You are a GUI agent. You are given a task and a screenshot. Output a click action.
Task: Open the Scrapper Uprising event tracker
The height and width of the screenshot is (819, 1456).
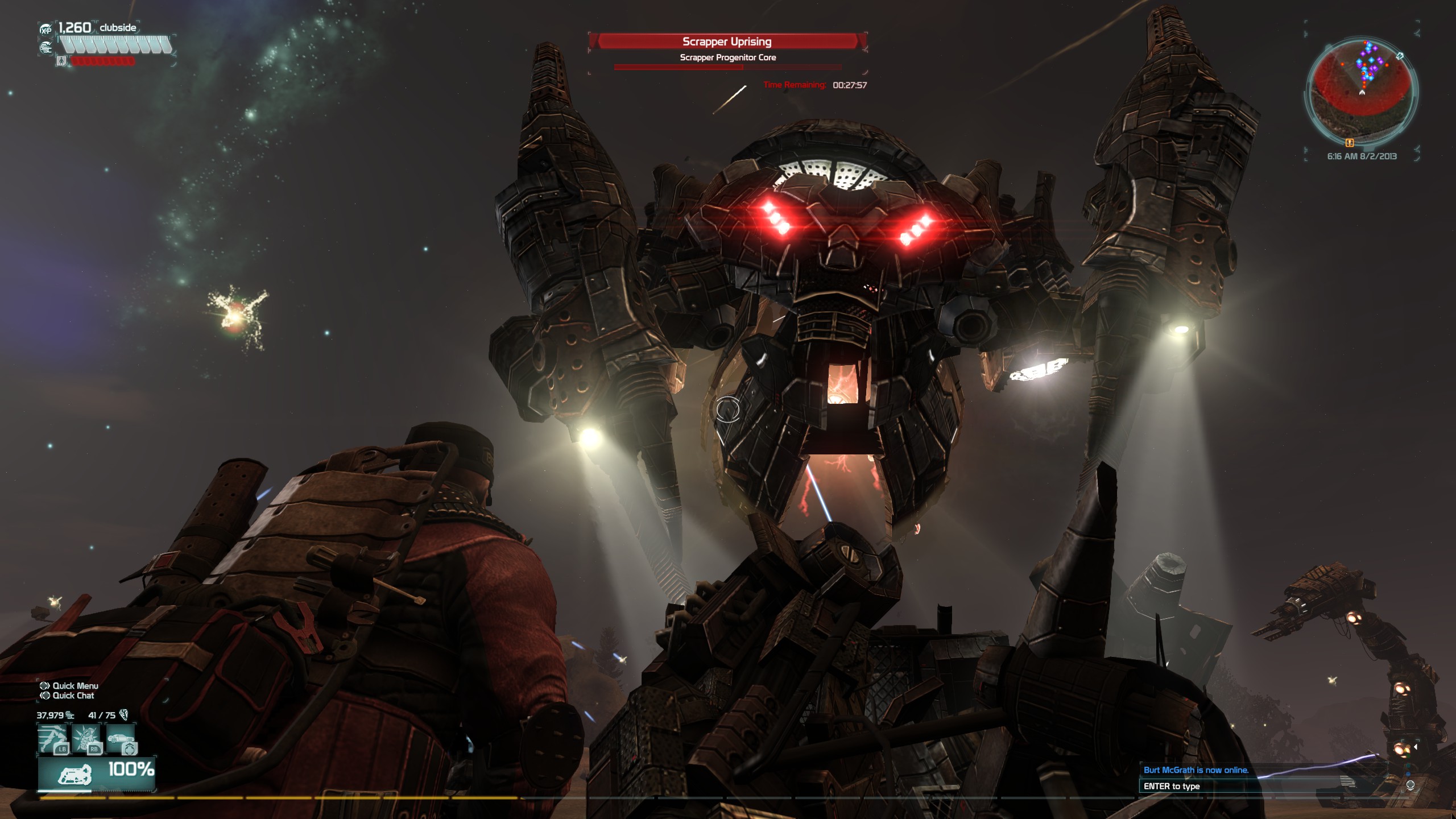tap(727, 42)
